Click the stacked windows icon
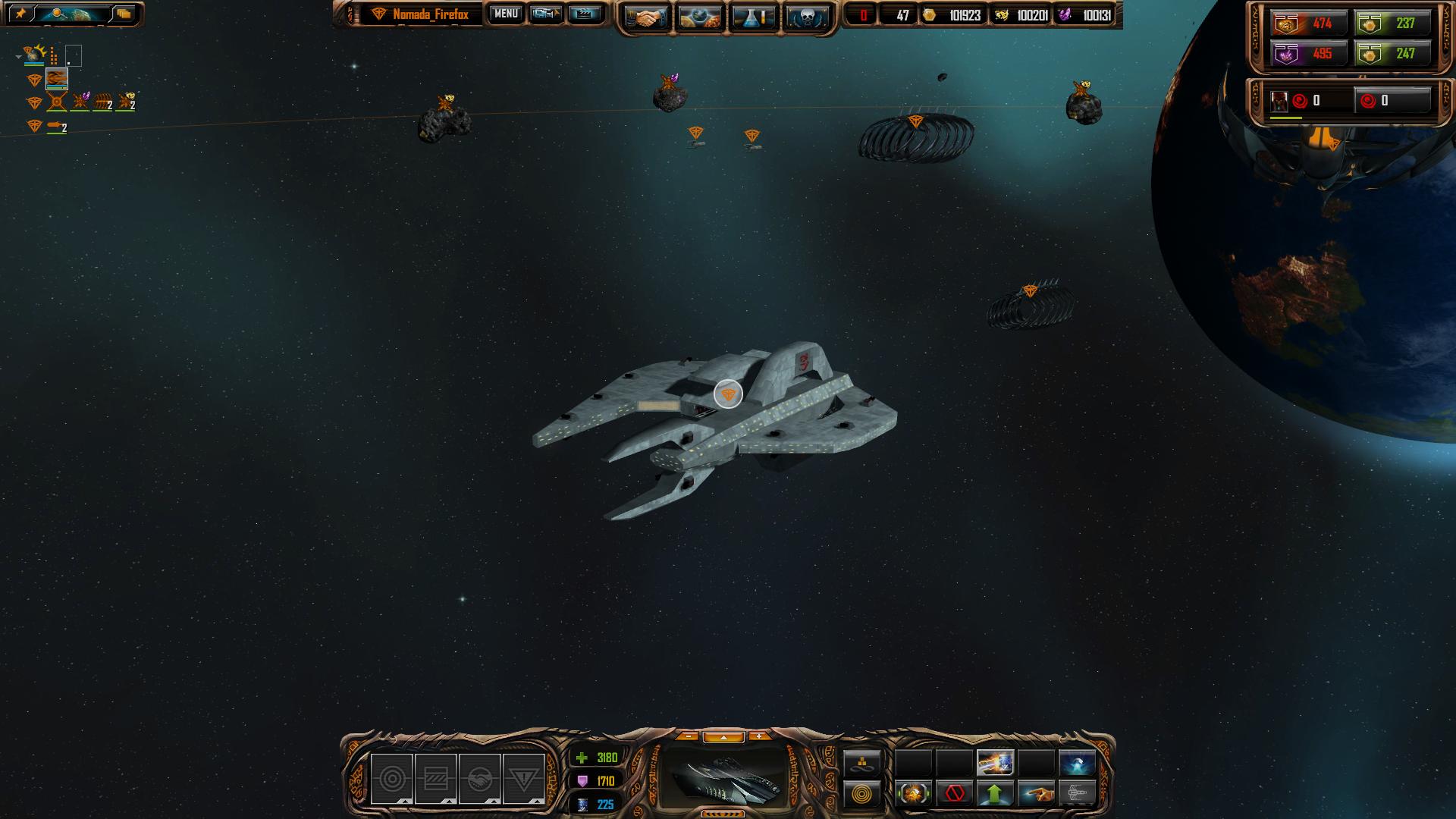 pos(124,14)
